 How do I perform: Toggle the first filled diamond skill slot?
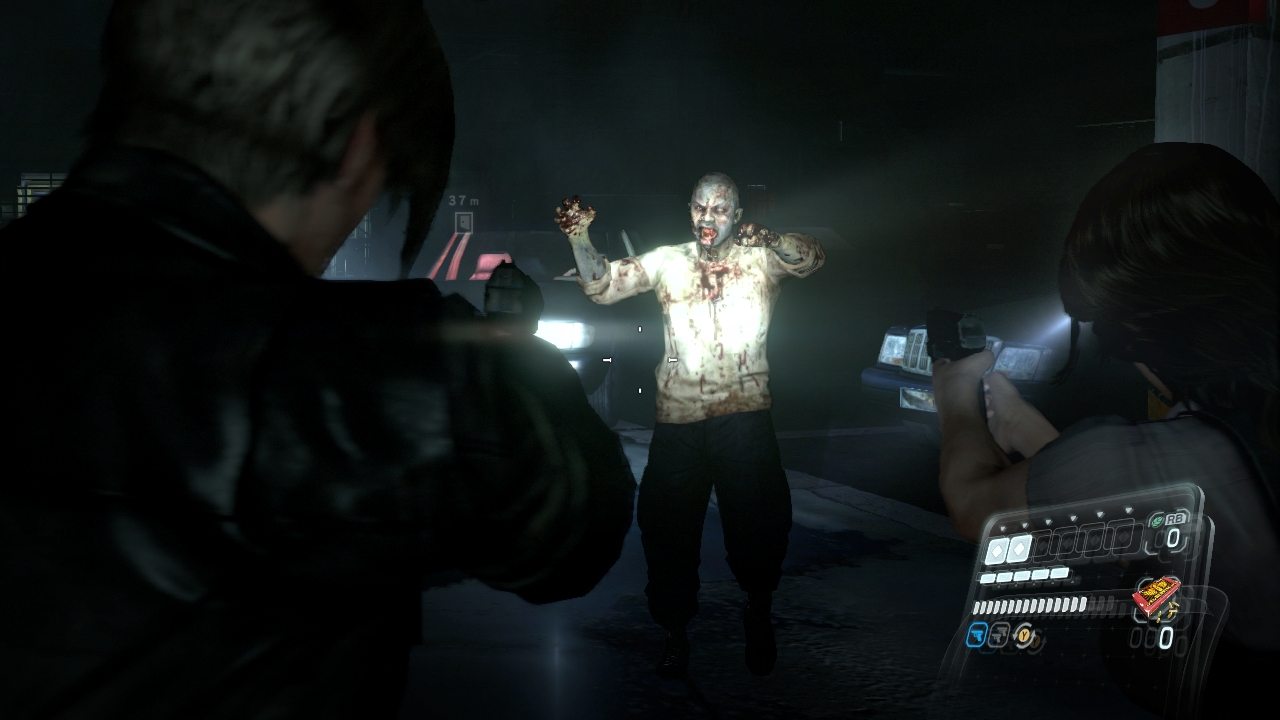pos(997,548)
